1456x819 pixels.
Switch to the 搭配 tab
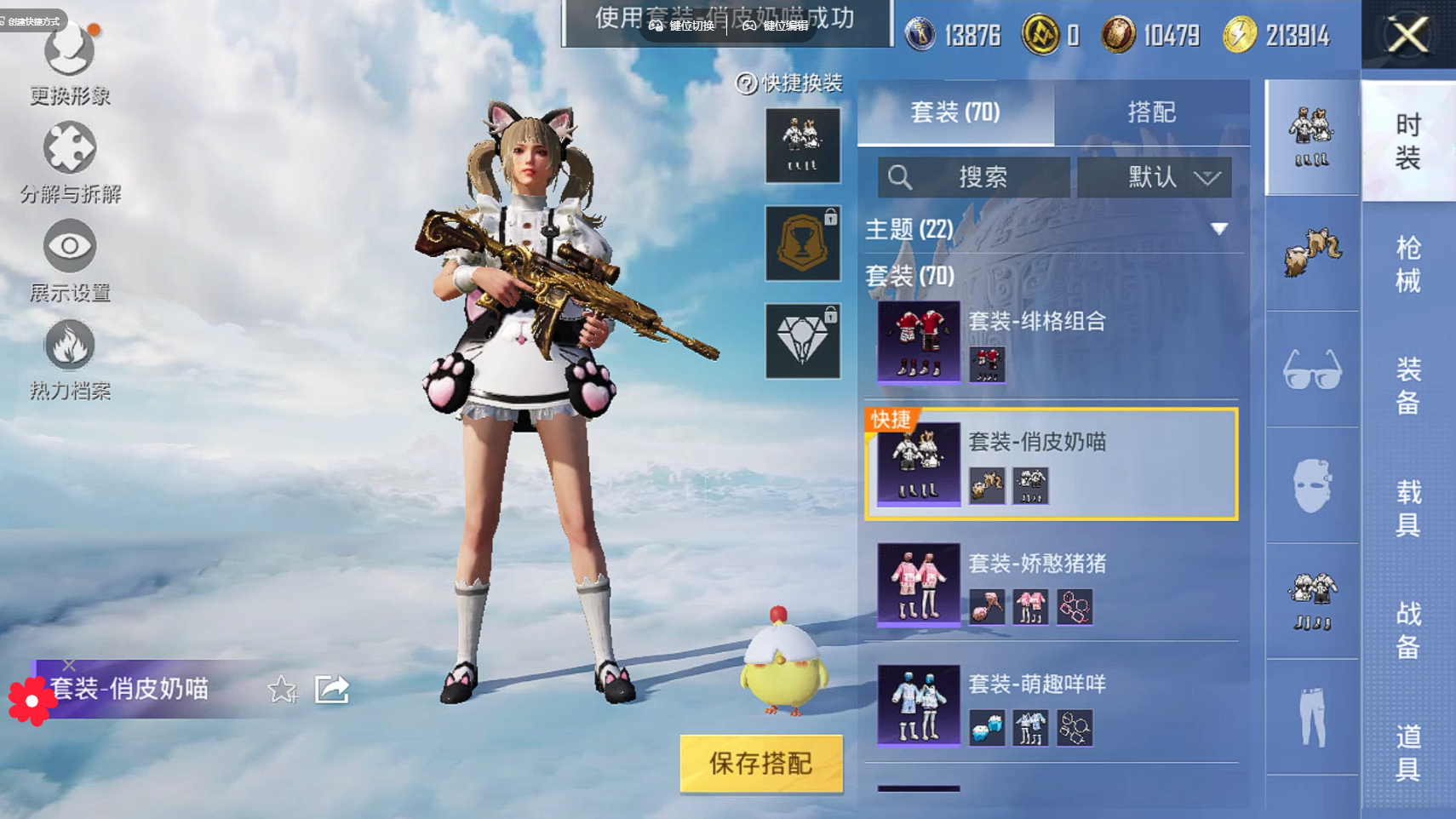click(x=1151, y=112)
